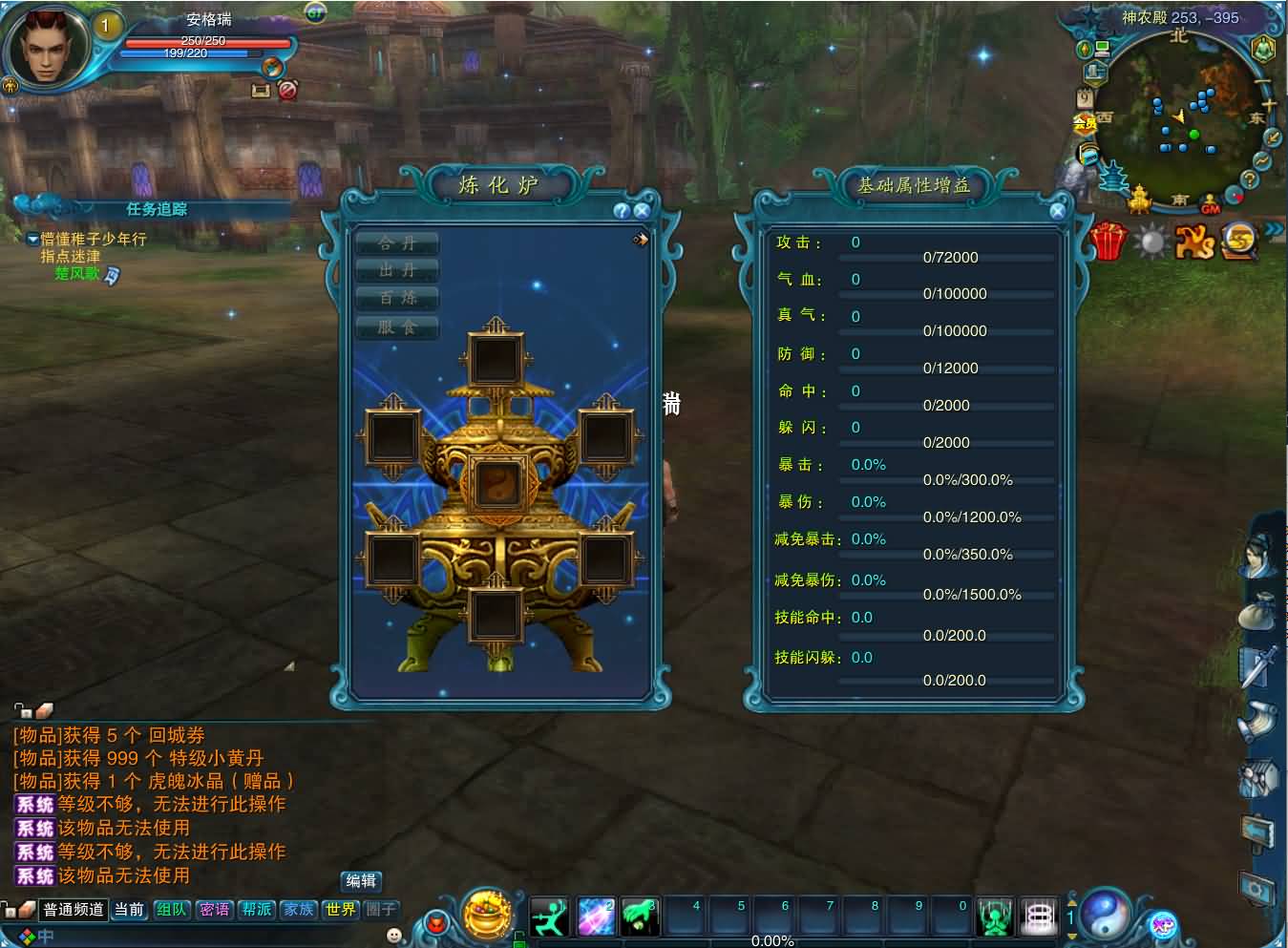This screenshot has width=1288, height=948.
Task: Click the small arrow icon atop the furnace panel
Action: (x=641, y=240)
